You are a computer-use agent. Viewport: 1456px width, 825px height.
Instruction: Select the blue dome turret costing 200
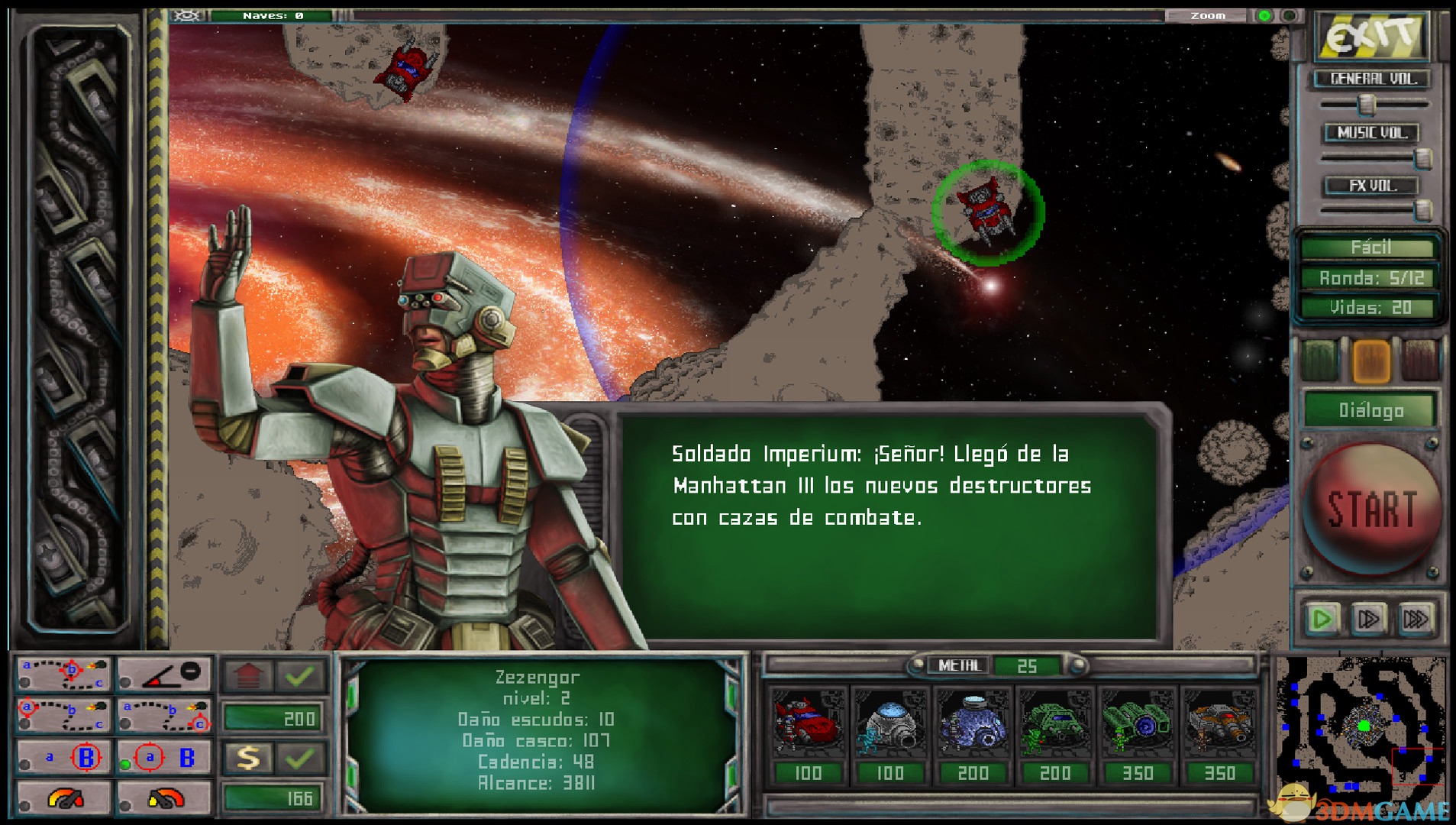pos(972,723)
